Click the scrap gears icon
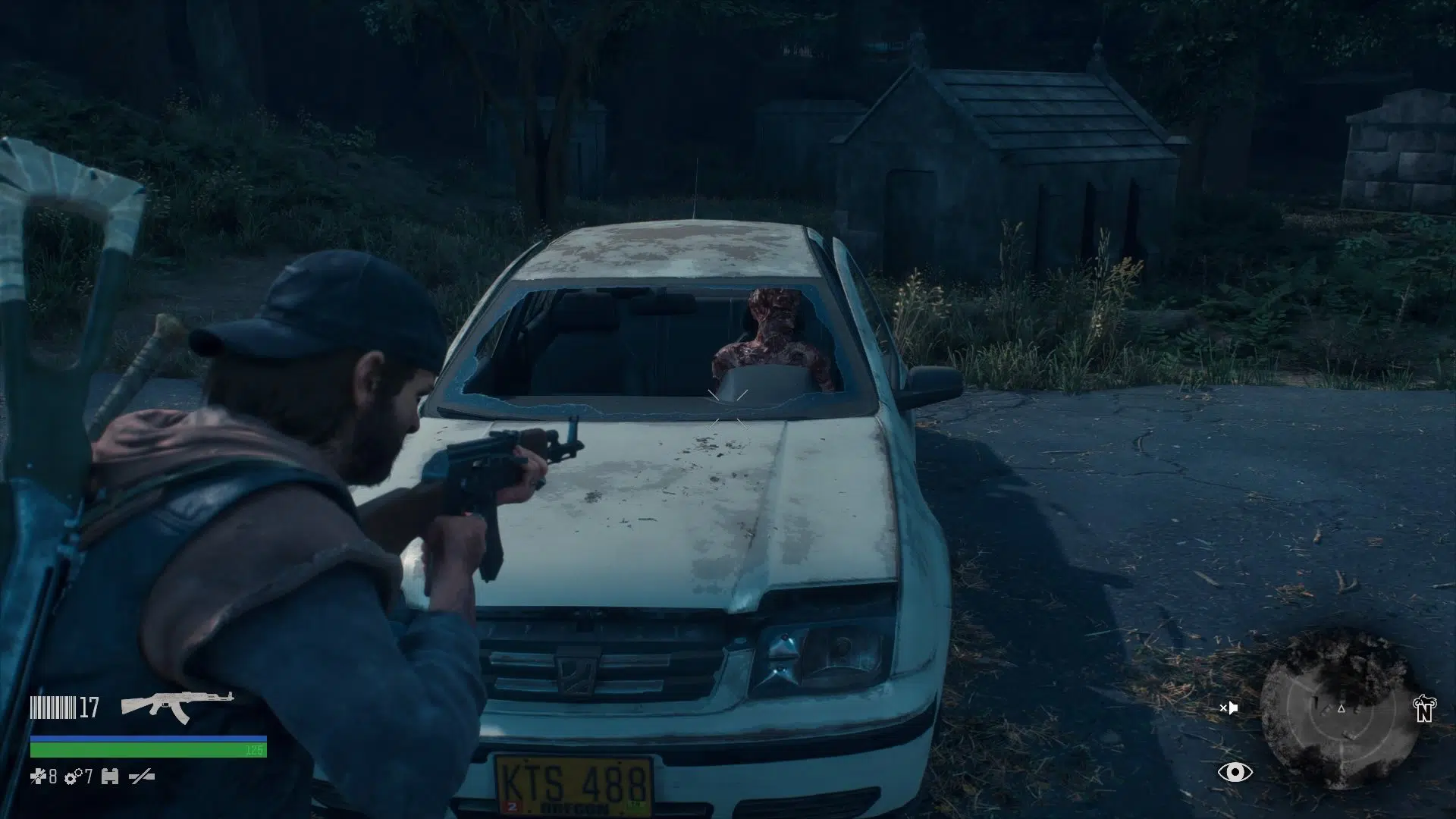This screenshot has width=1456, height=819. click(74, 777)
